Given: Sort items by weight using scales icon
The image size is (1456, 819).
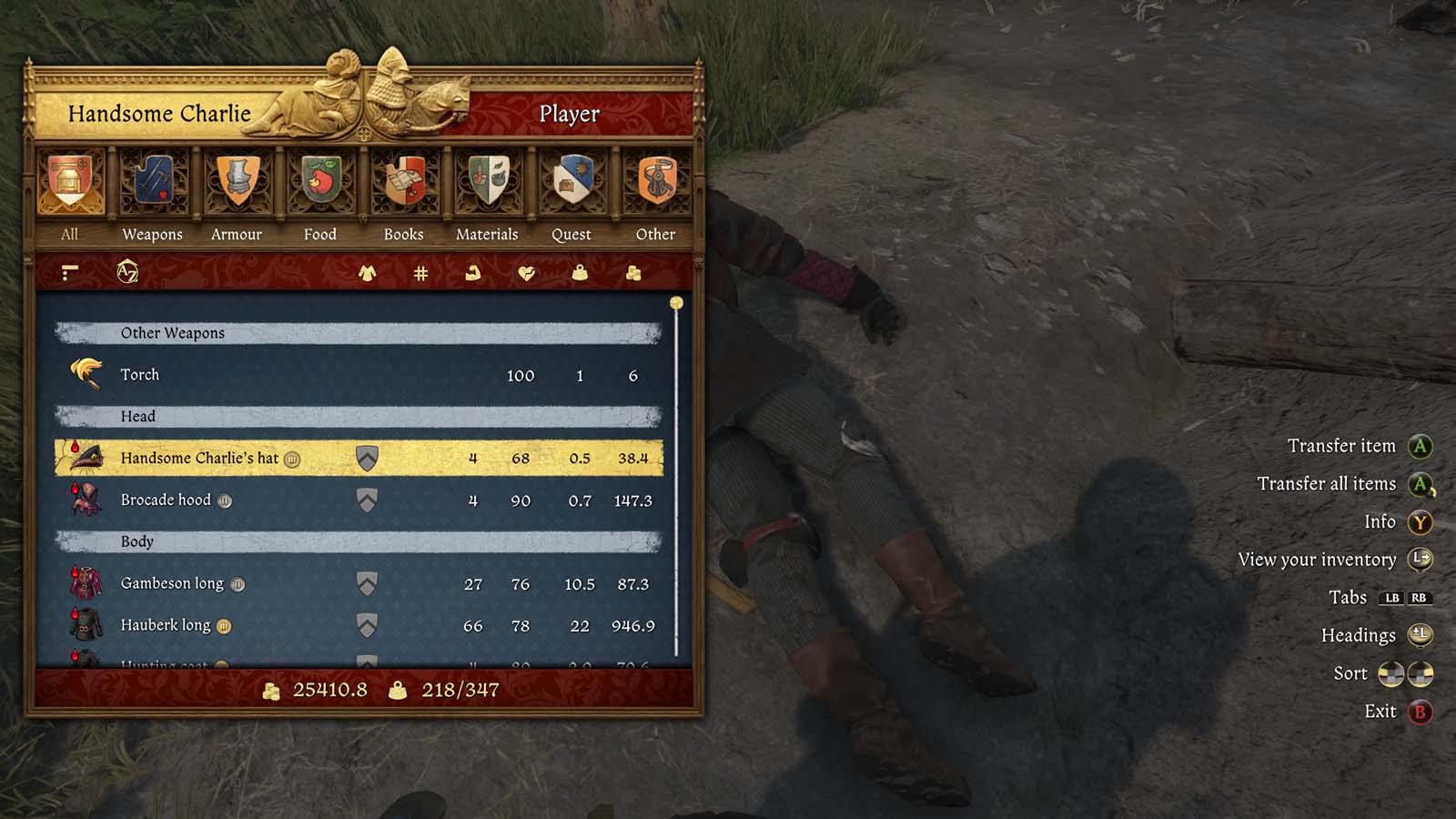Looking at the screenshot, I should [580, 271].
